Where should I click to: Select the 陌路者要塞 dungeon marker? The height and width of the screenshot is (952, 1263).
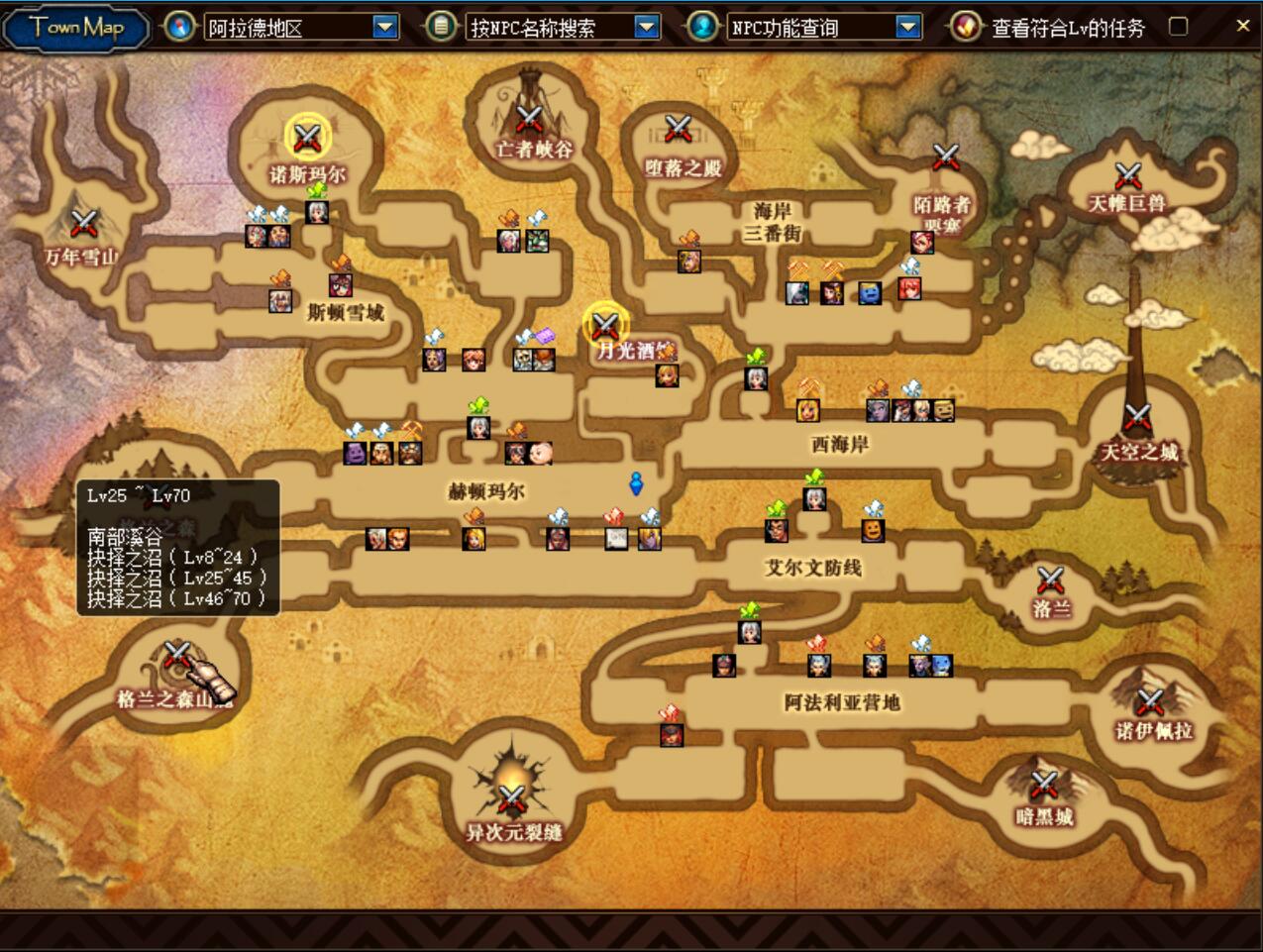point(946,157)
